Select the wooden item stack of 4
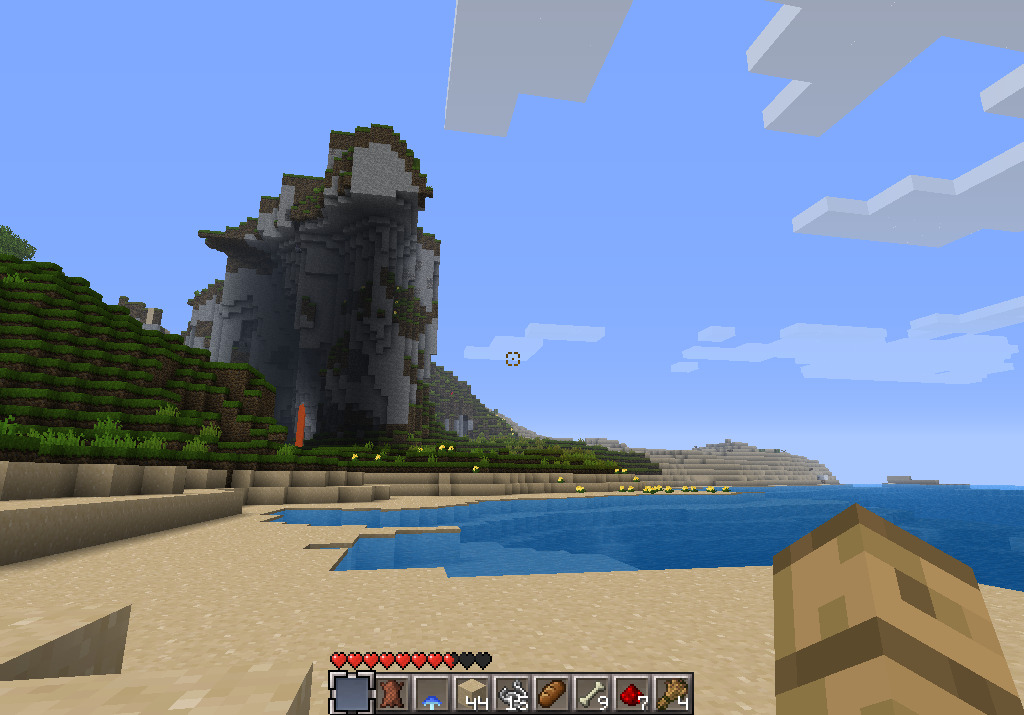Screen dimensions: 1024x715 click(672, 692)
